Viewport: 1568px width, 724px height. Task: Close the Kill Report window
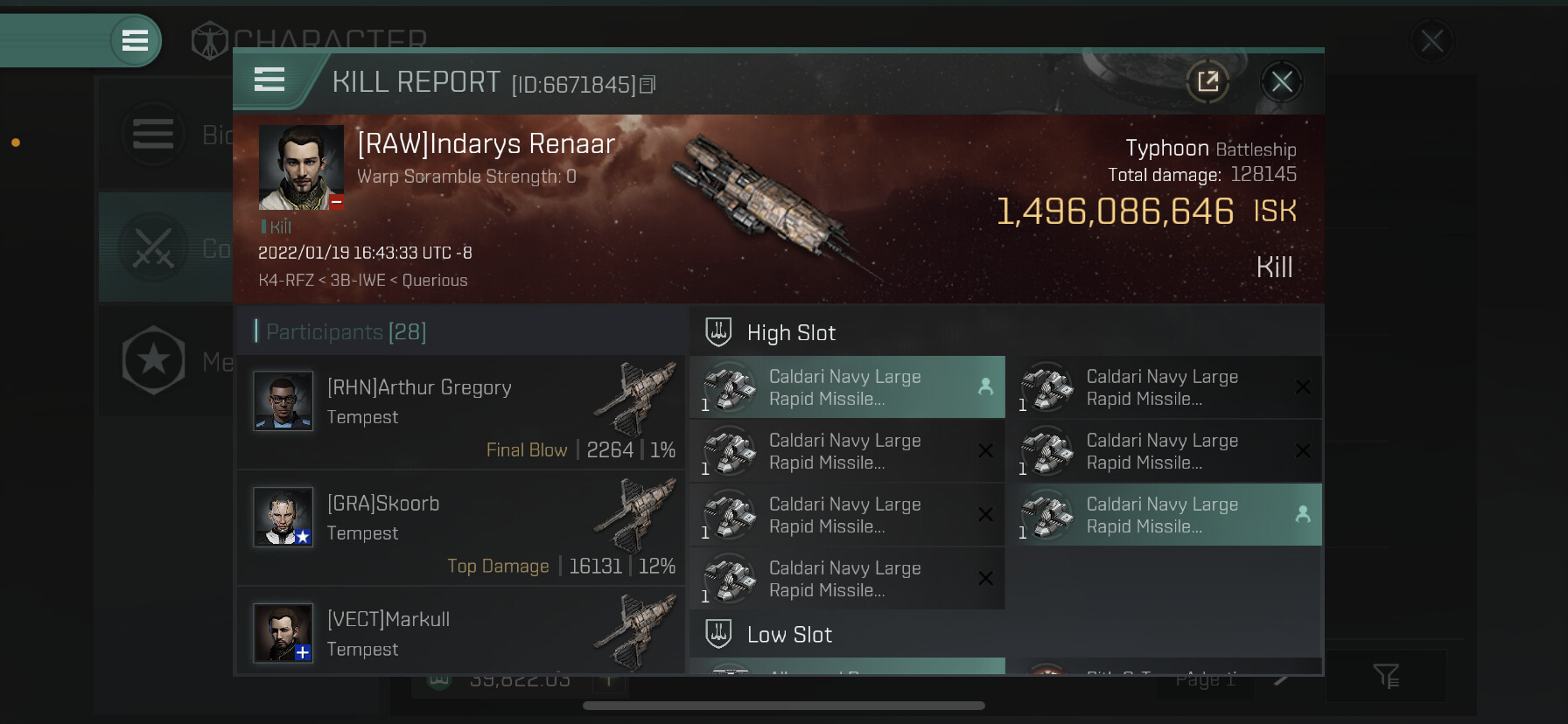1282,82
